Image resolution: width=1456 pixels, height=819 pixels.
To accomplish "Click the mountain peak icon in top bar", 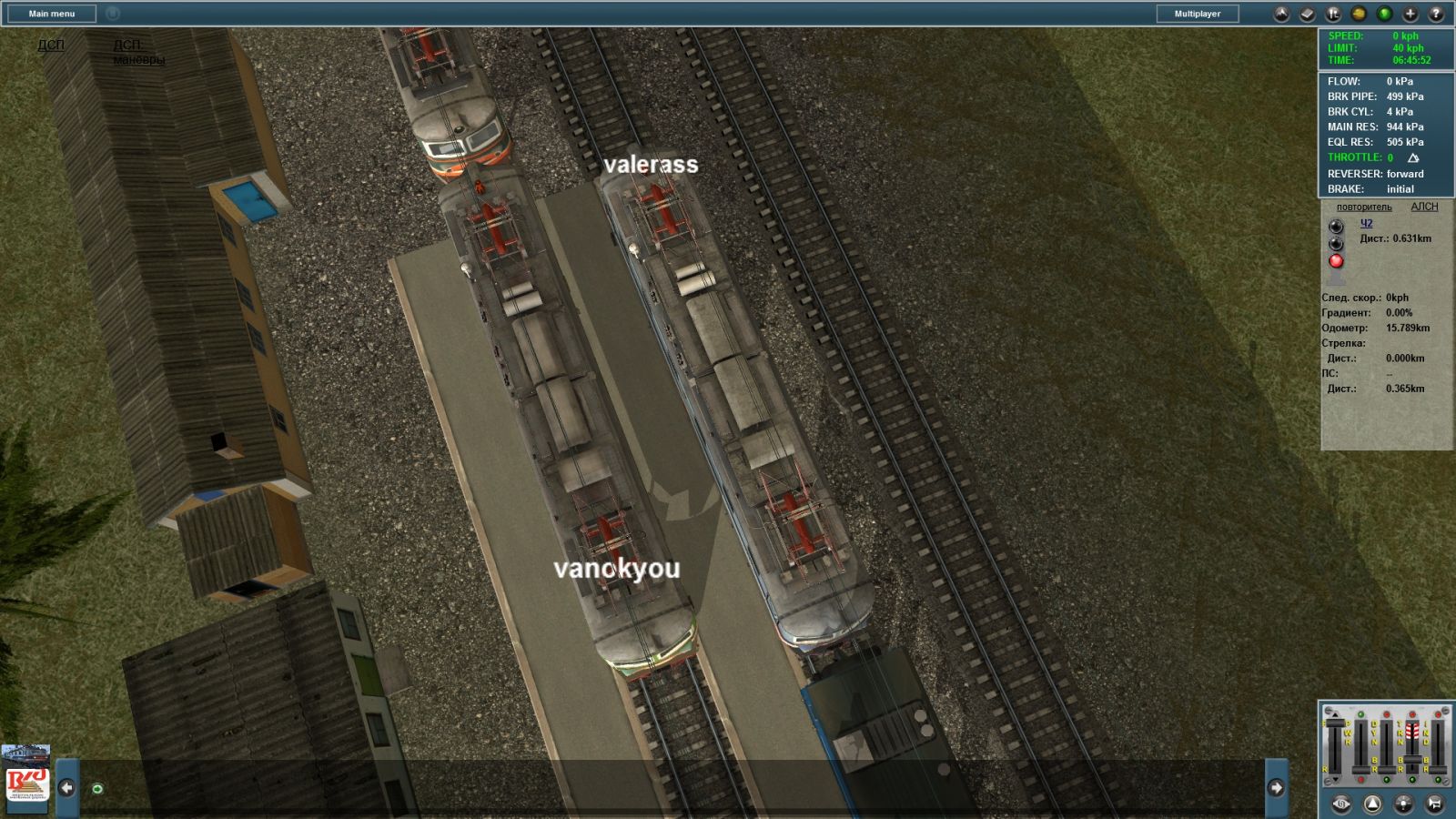I will [x=1281, y=14].
